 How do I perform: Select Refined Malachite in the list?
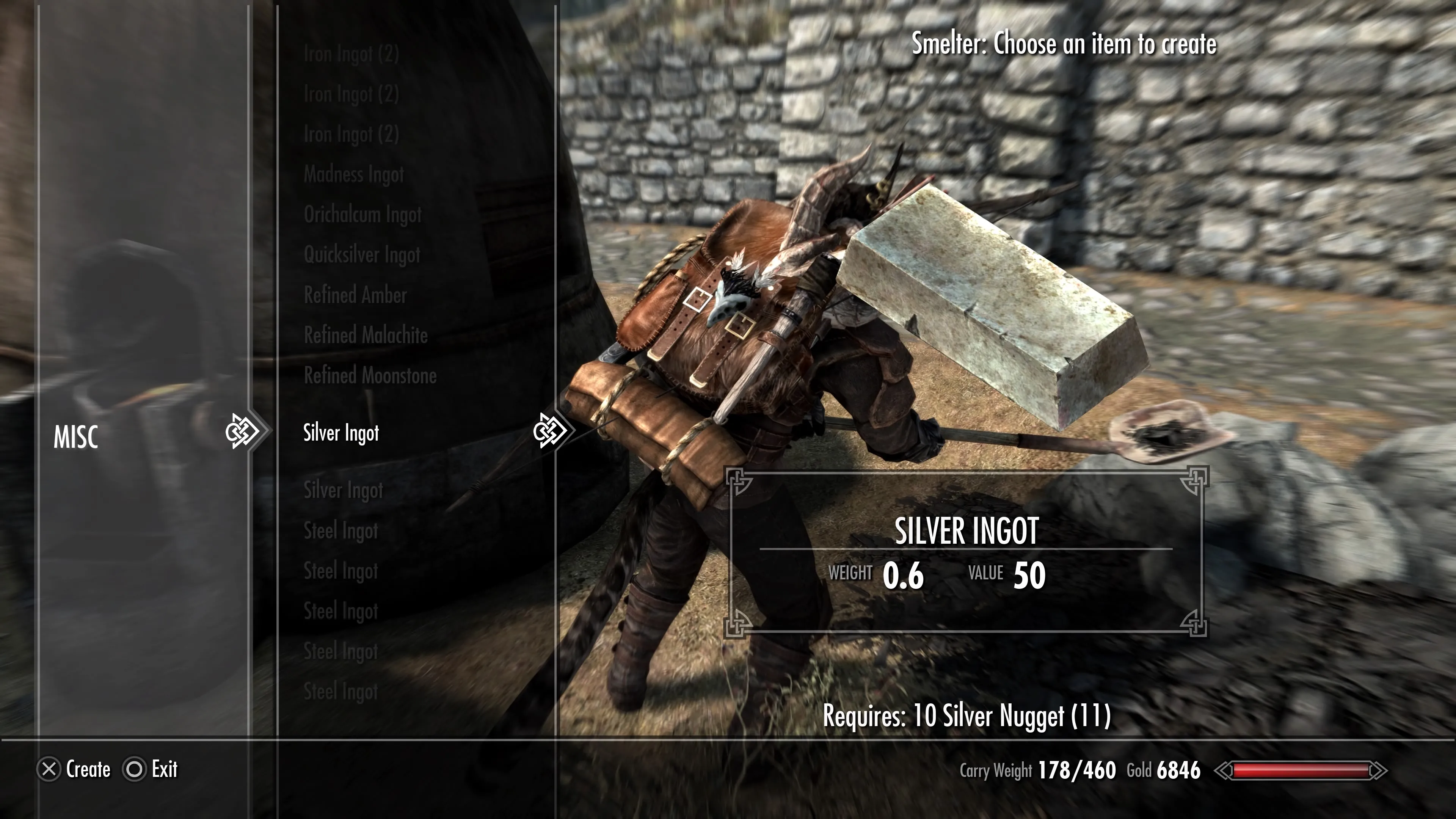click(366, 335)
